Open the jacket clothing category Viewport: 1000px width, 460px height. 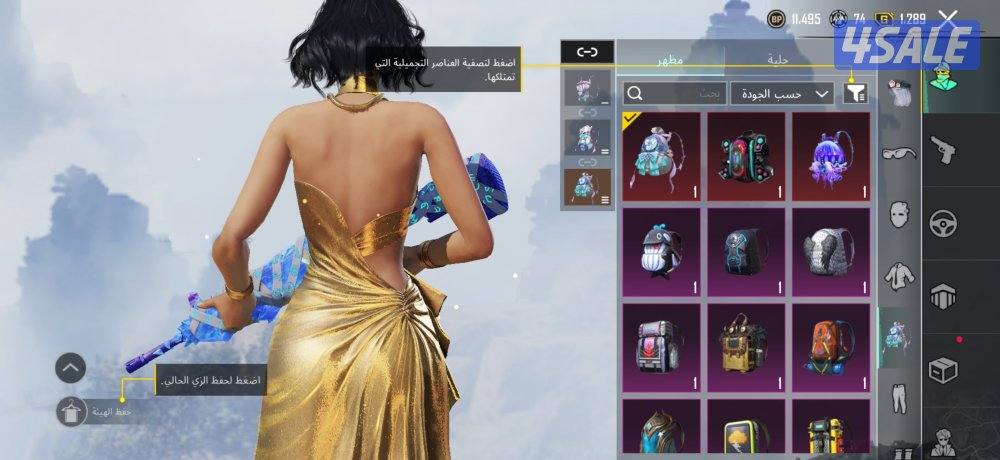pos(900,273)
